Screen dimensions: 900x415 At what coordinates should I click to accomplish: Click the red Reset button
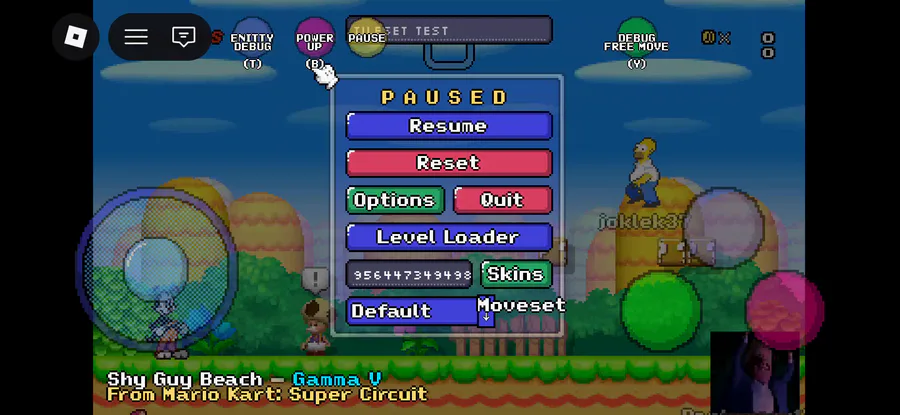coord(448,163)
